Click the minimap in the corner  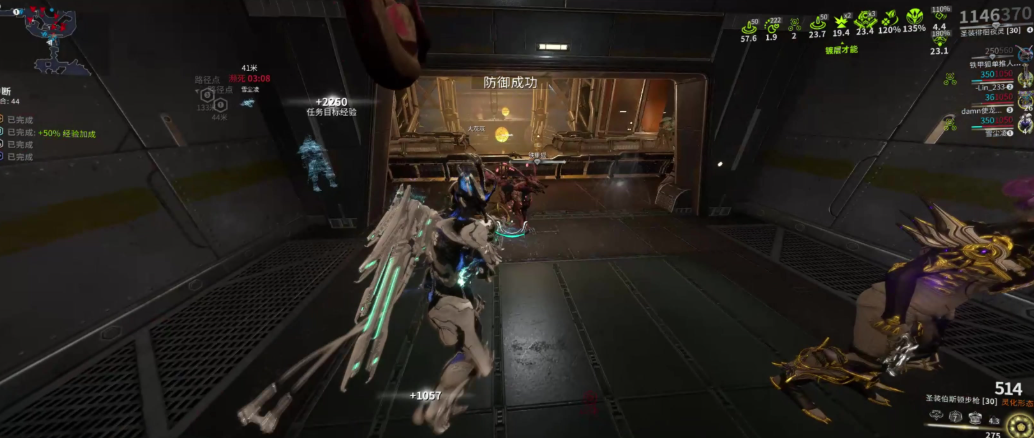click(45, 37)
